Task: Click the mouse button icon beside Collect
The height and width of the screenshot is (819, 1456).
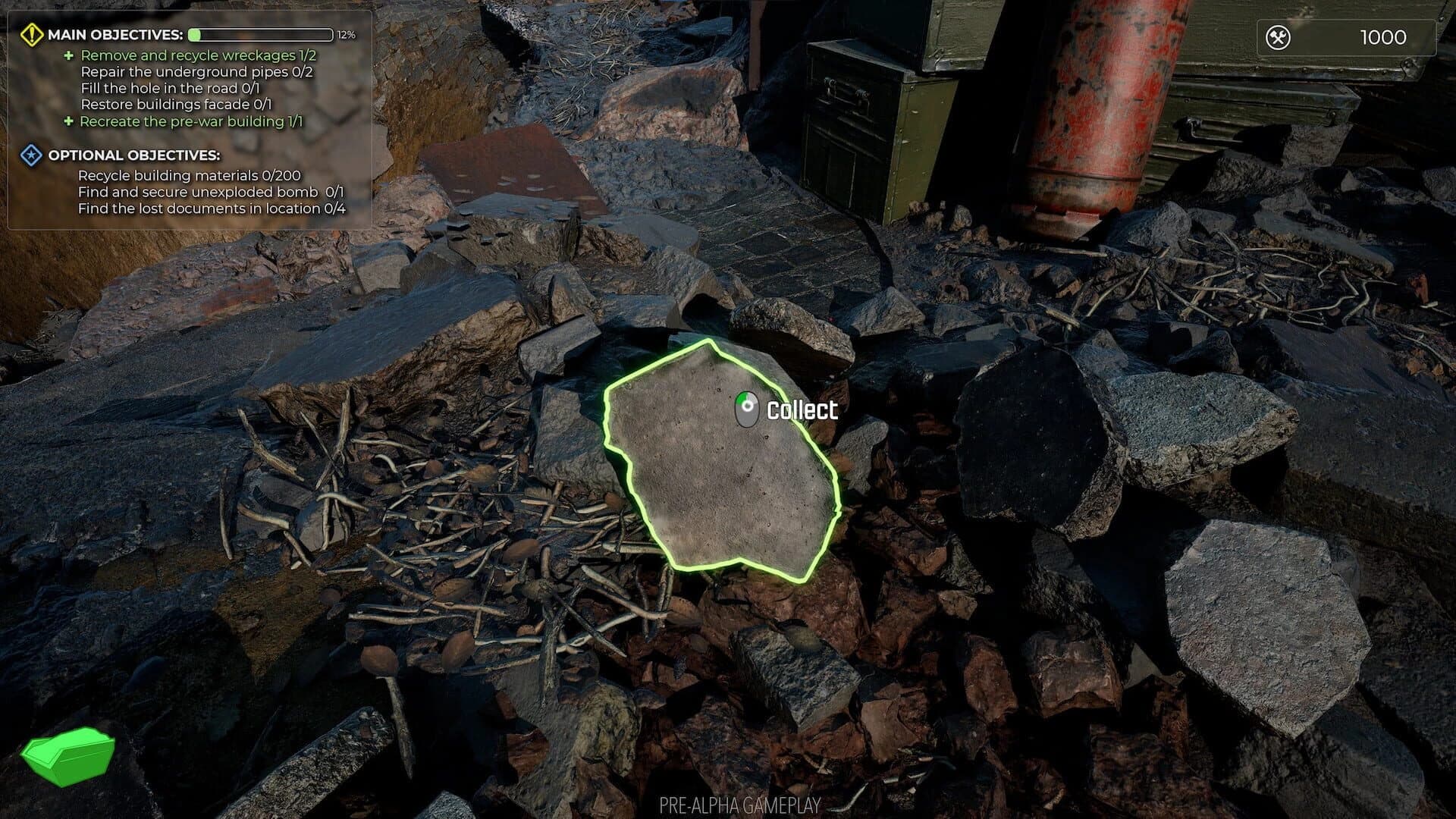Action: pyautogui.click(x=745, y=409)
